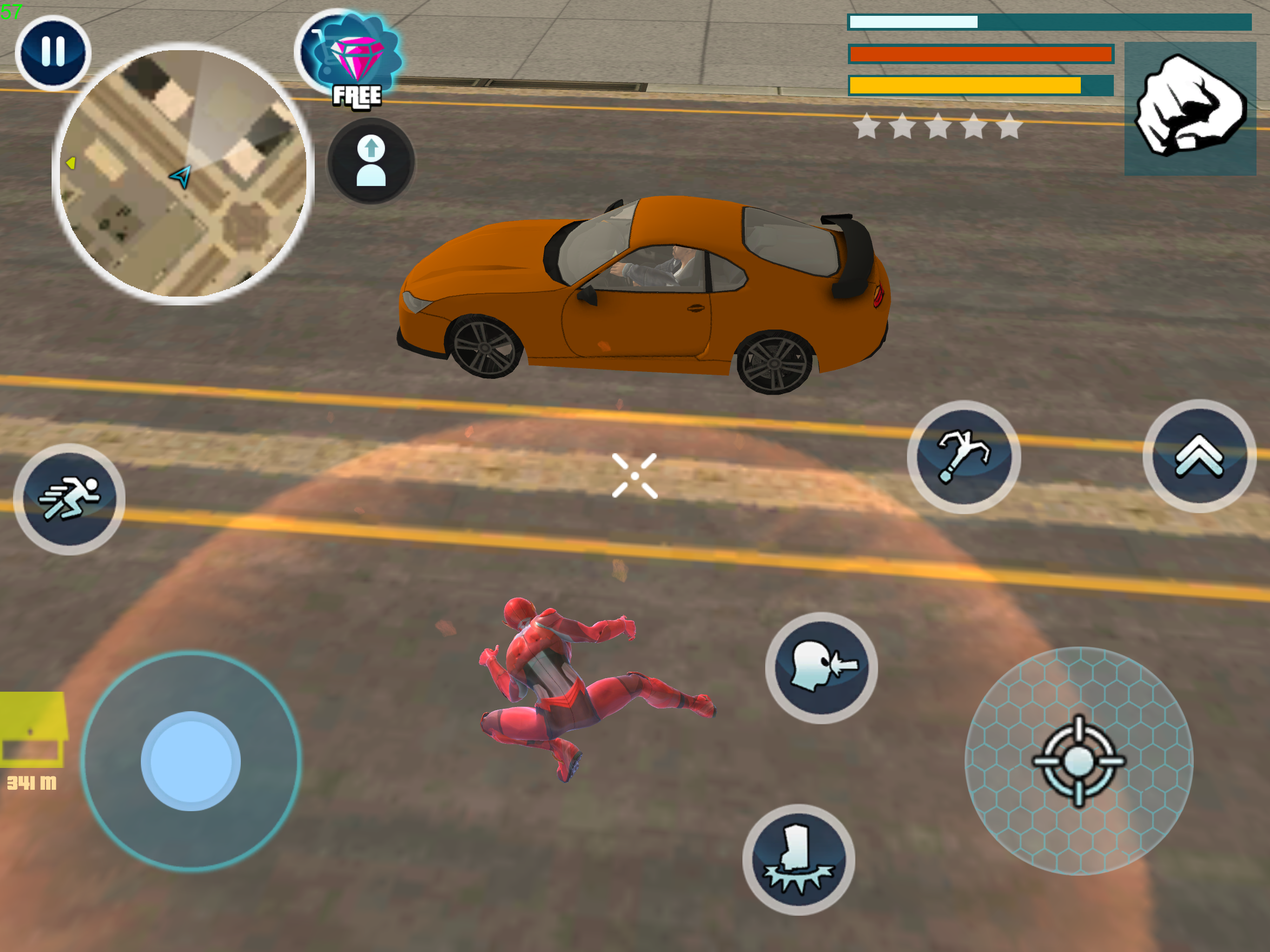
Task: Trigger the head punch attack
Action: tap(821, 668)
